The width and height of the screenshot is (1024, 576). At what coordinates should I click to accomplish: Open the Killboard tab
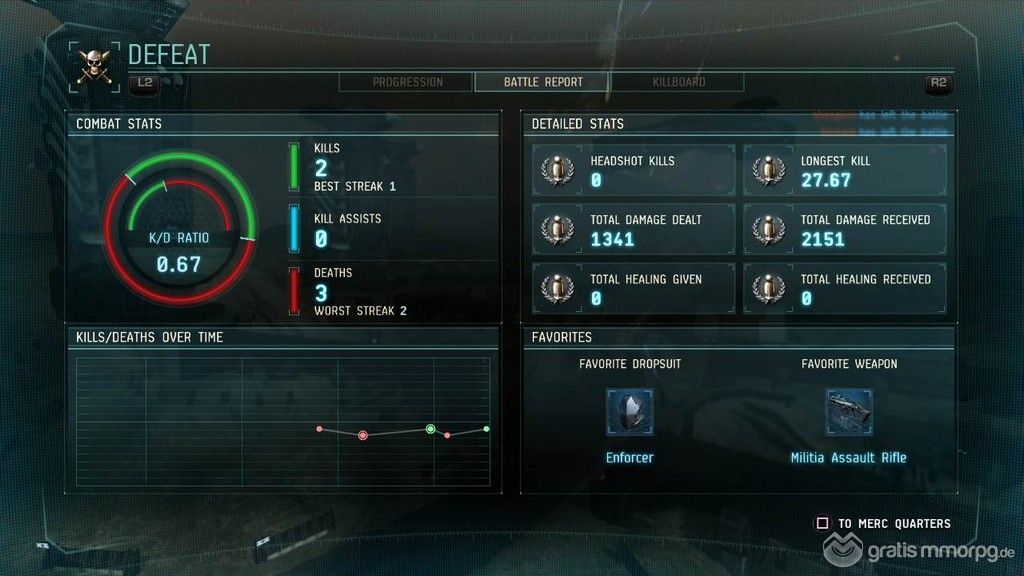(x=679, y=82)
